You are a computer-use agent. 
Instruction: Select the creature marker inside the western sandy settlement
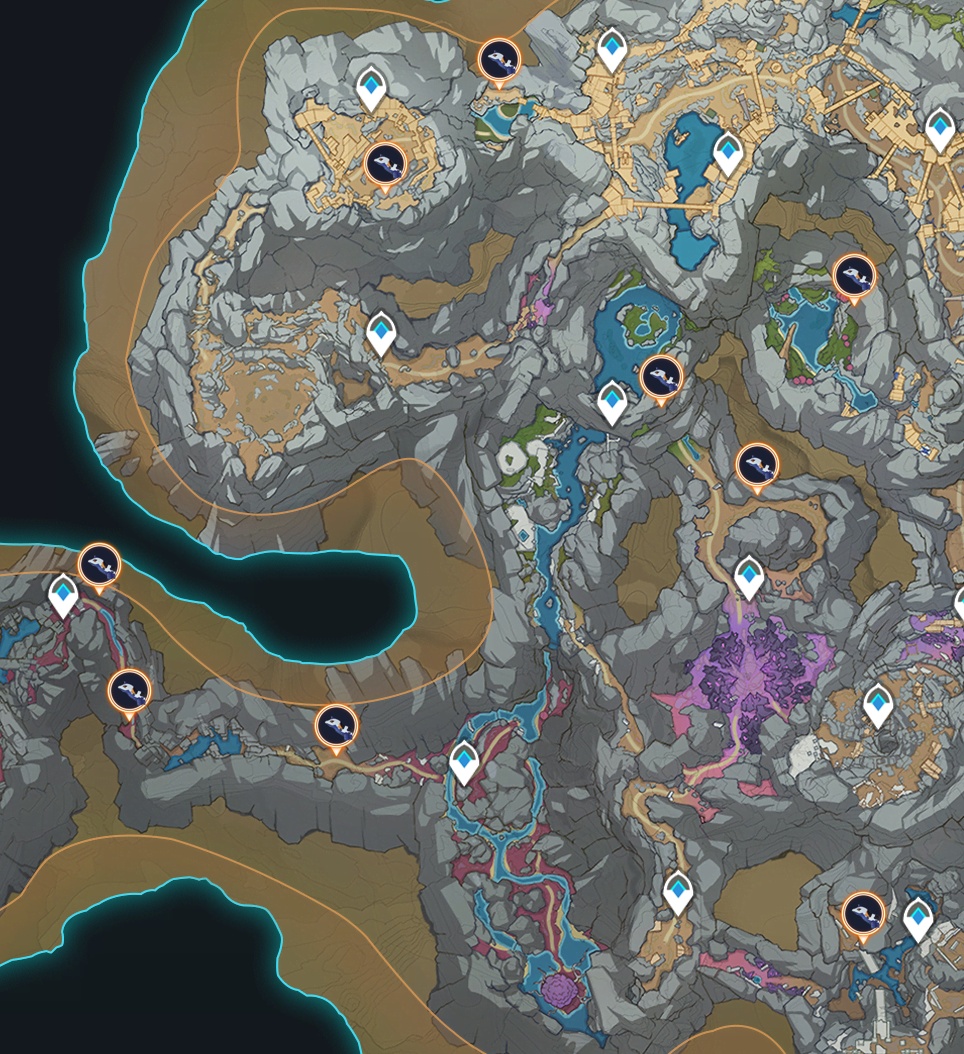[384, 164]
